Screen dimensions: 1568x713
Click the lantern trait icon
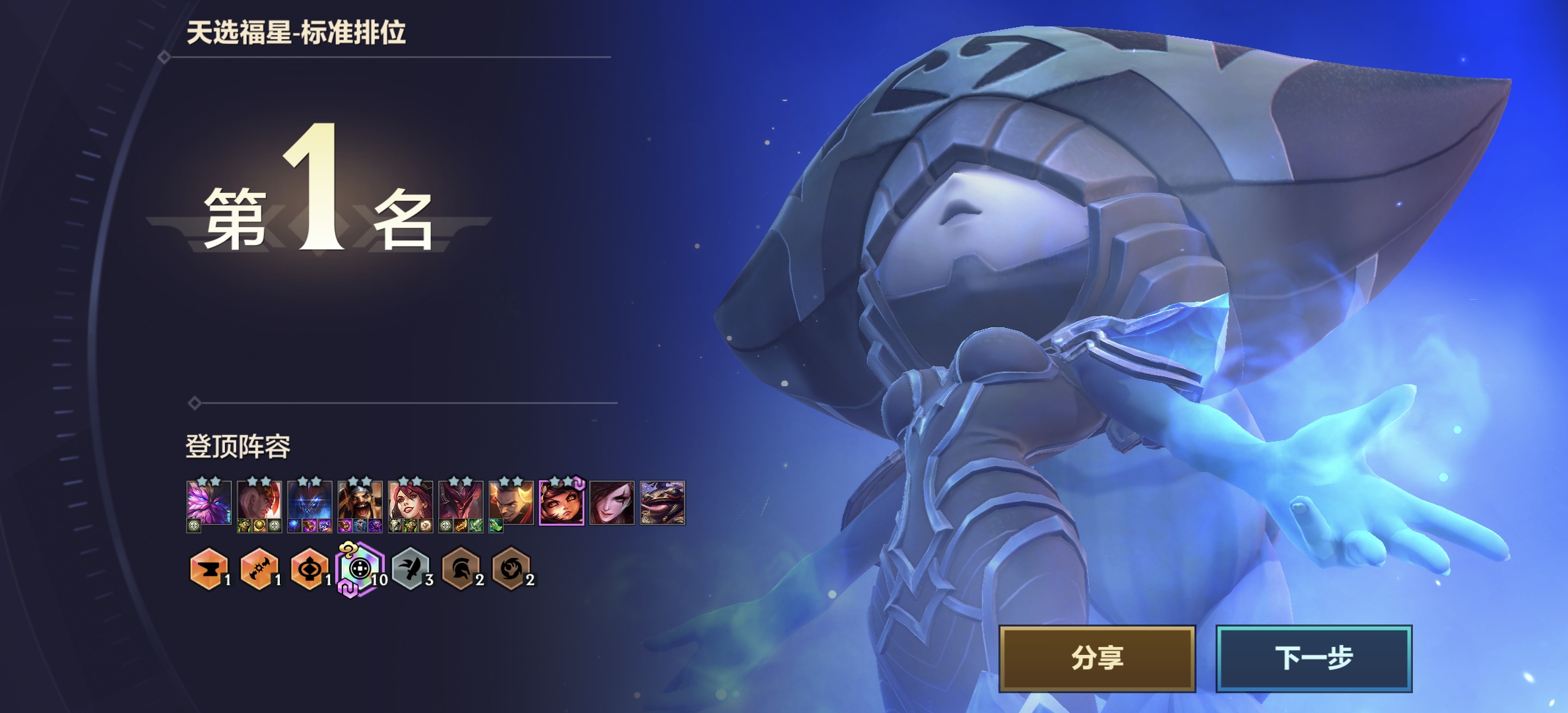click(310, 568)
